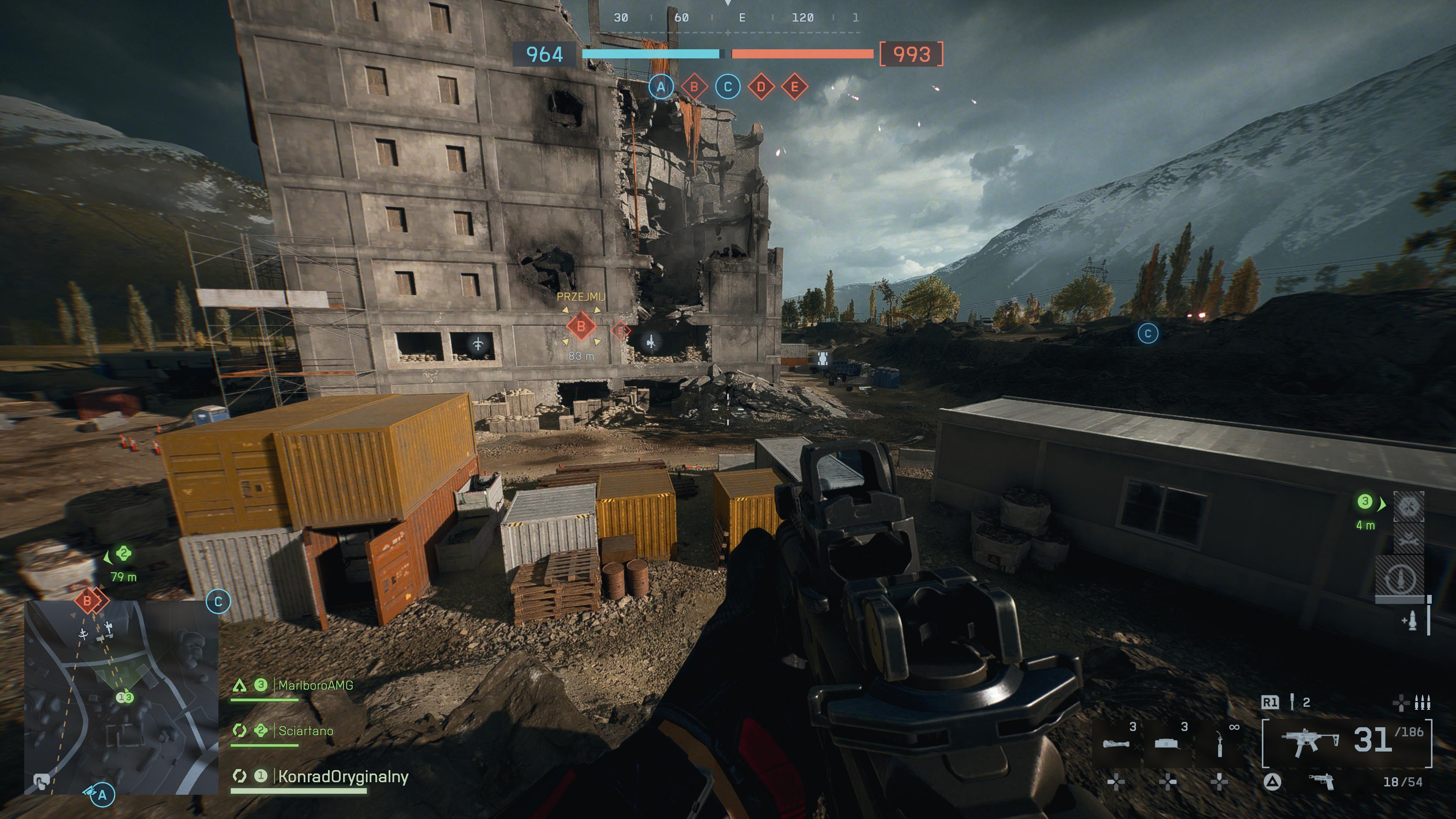Click the hand icon on the minimap corner

(40, 782)
